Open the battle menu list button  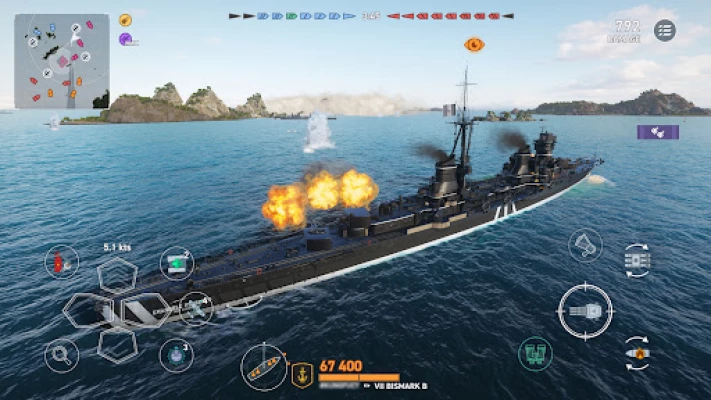(665, 30)
